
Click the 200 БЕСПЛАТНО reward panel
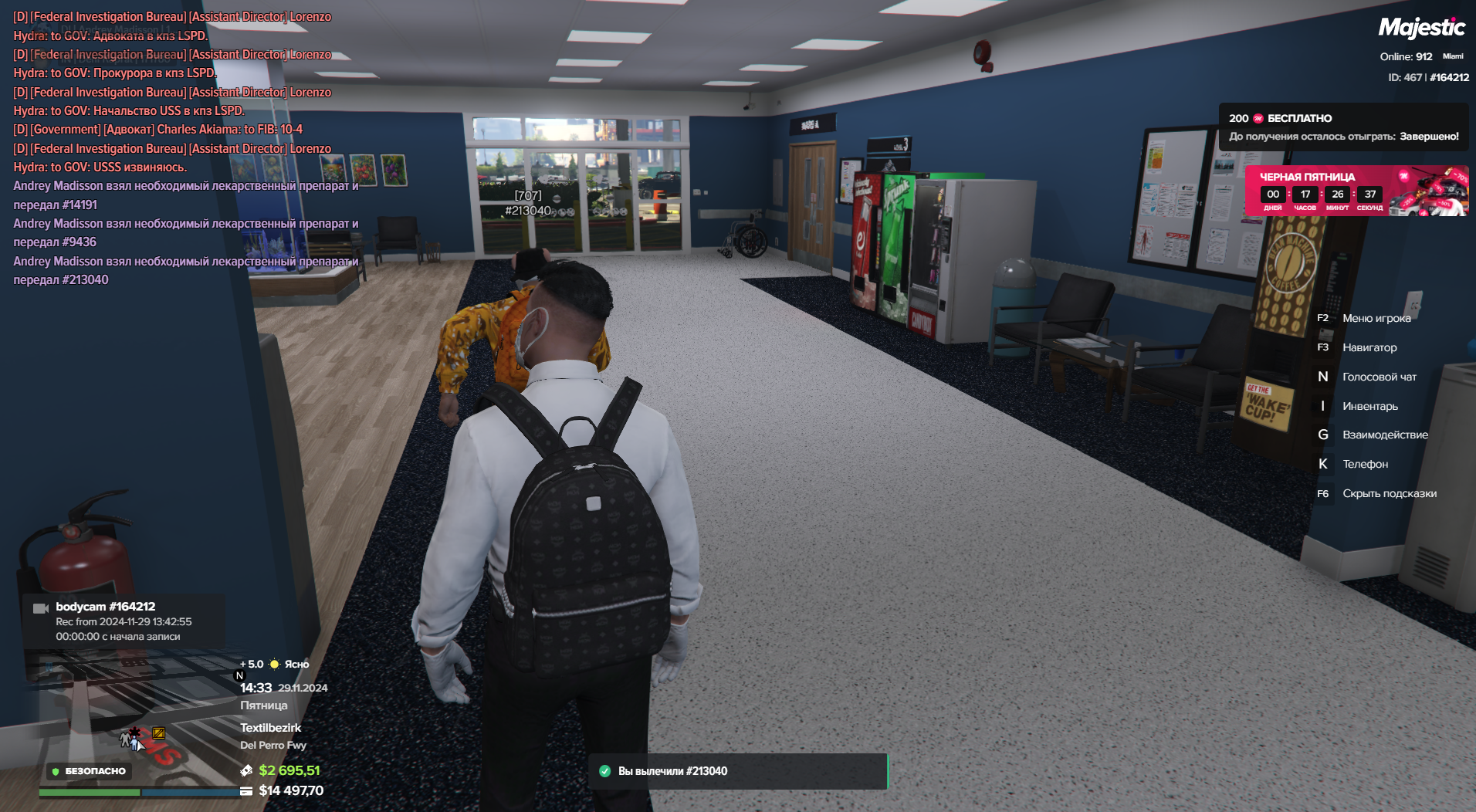tap(1343, 127)
